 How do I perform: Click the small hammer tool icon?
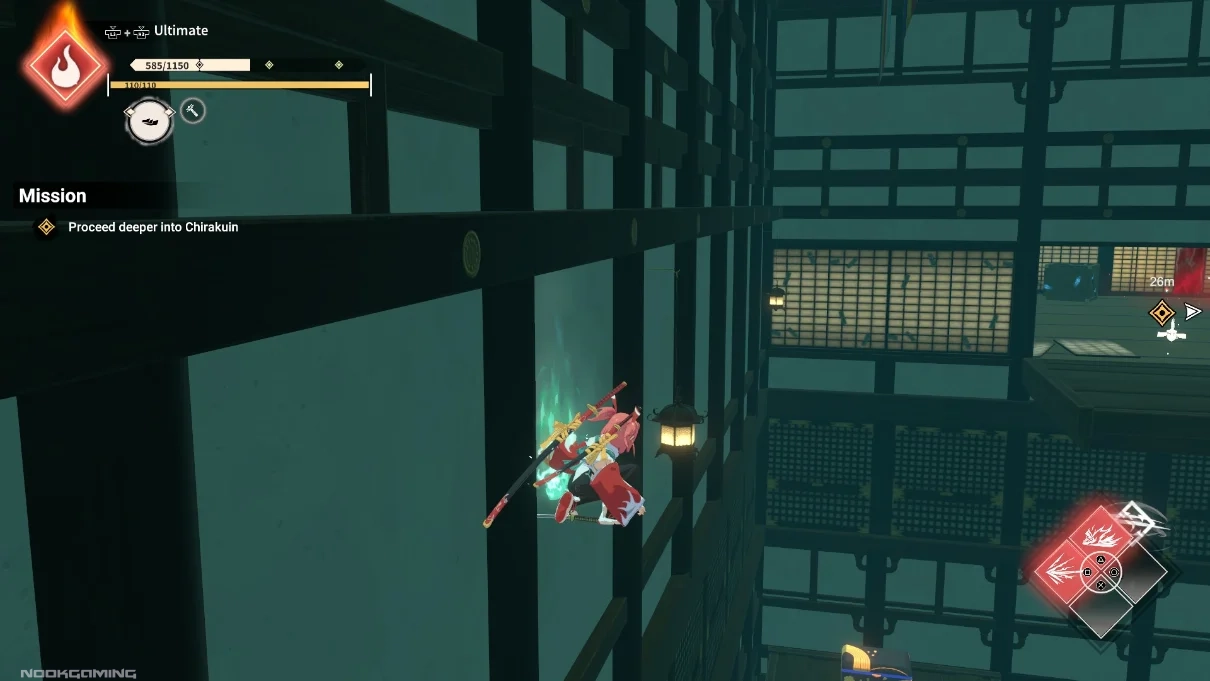click(x=193, y=111)
